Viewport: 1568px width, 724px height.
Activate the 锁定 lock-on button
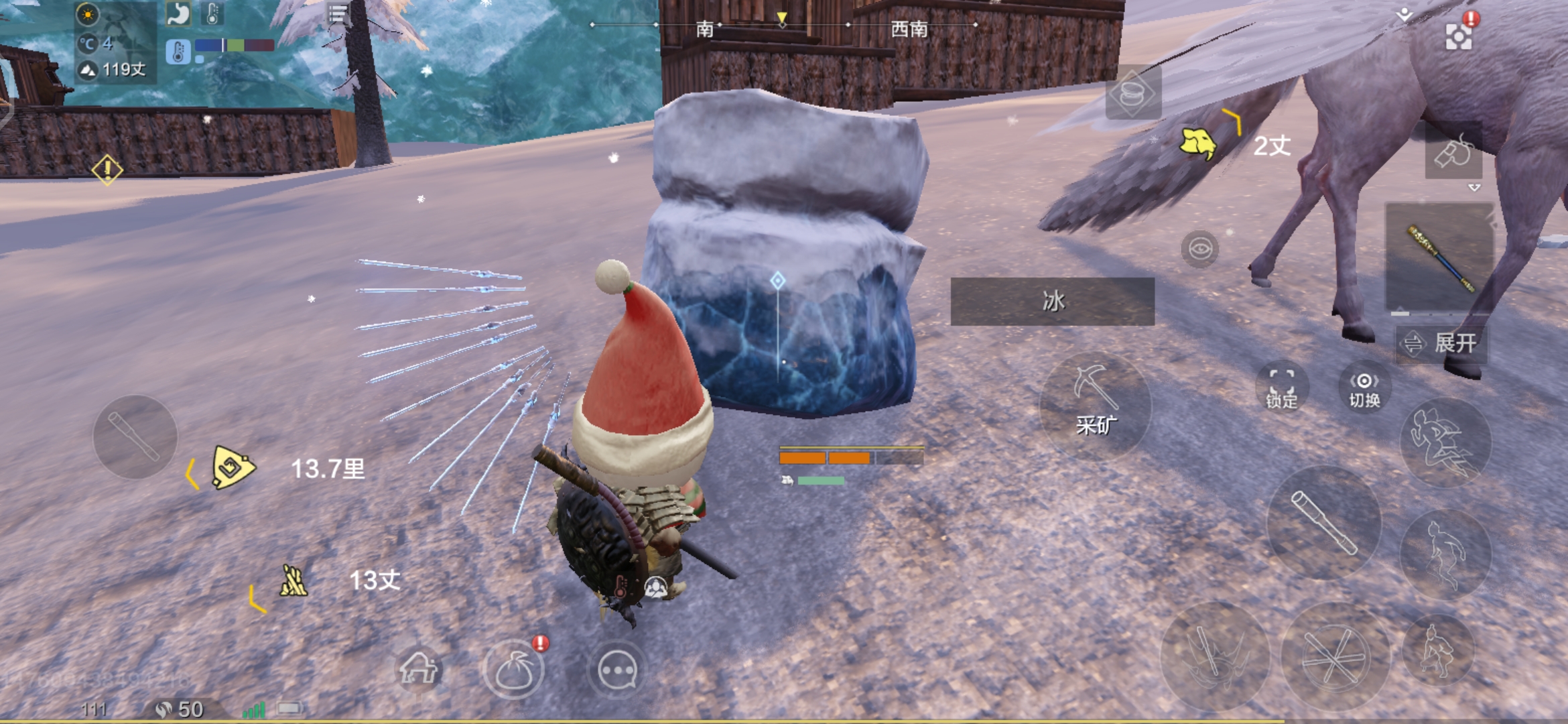pos(1281,389)
